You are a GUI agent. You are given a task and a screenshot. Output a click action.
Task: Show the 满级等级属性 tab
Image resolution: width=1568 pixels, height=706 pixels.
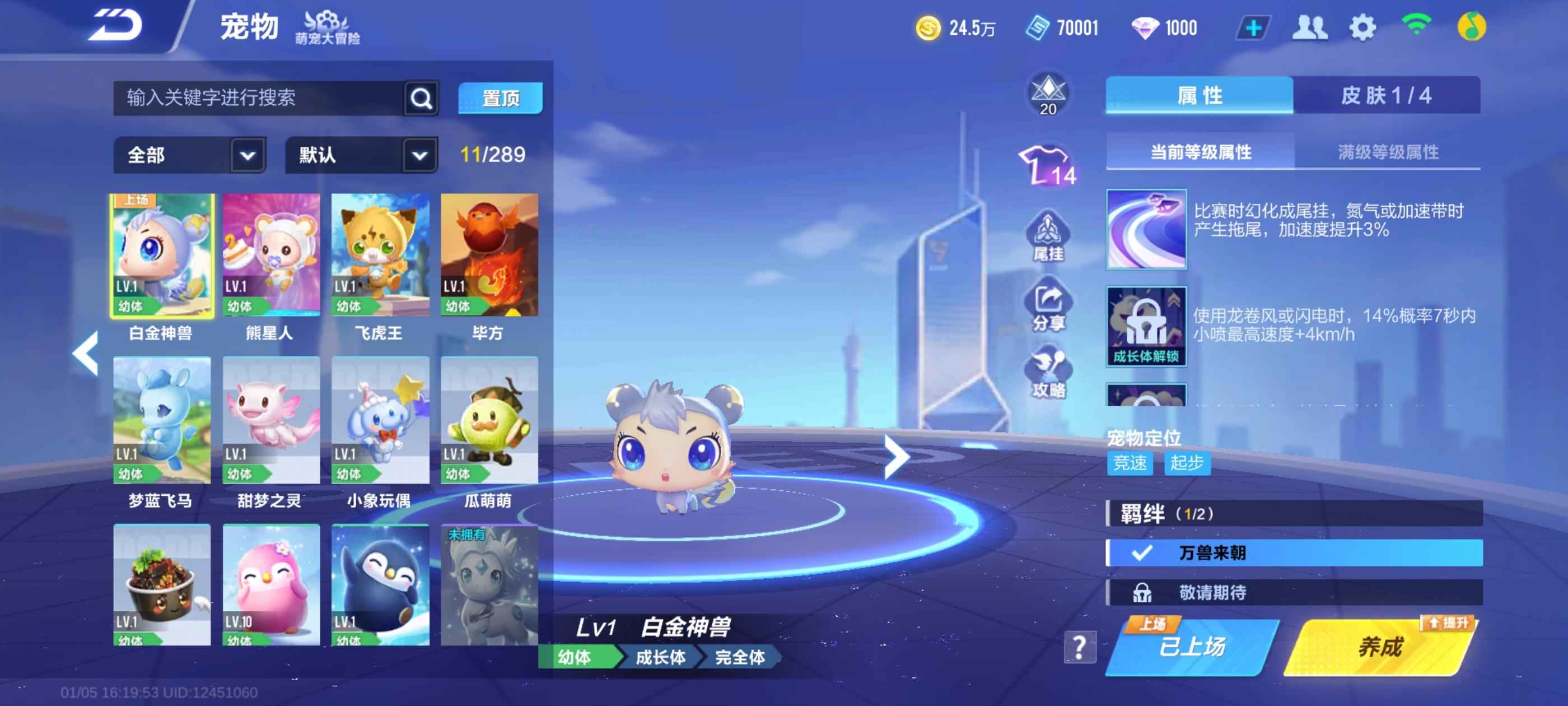[x=1388, y=152]
